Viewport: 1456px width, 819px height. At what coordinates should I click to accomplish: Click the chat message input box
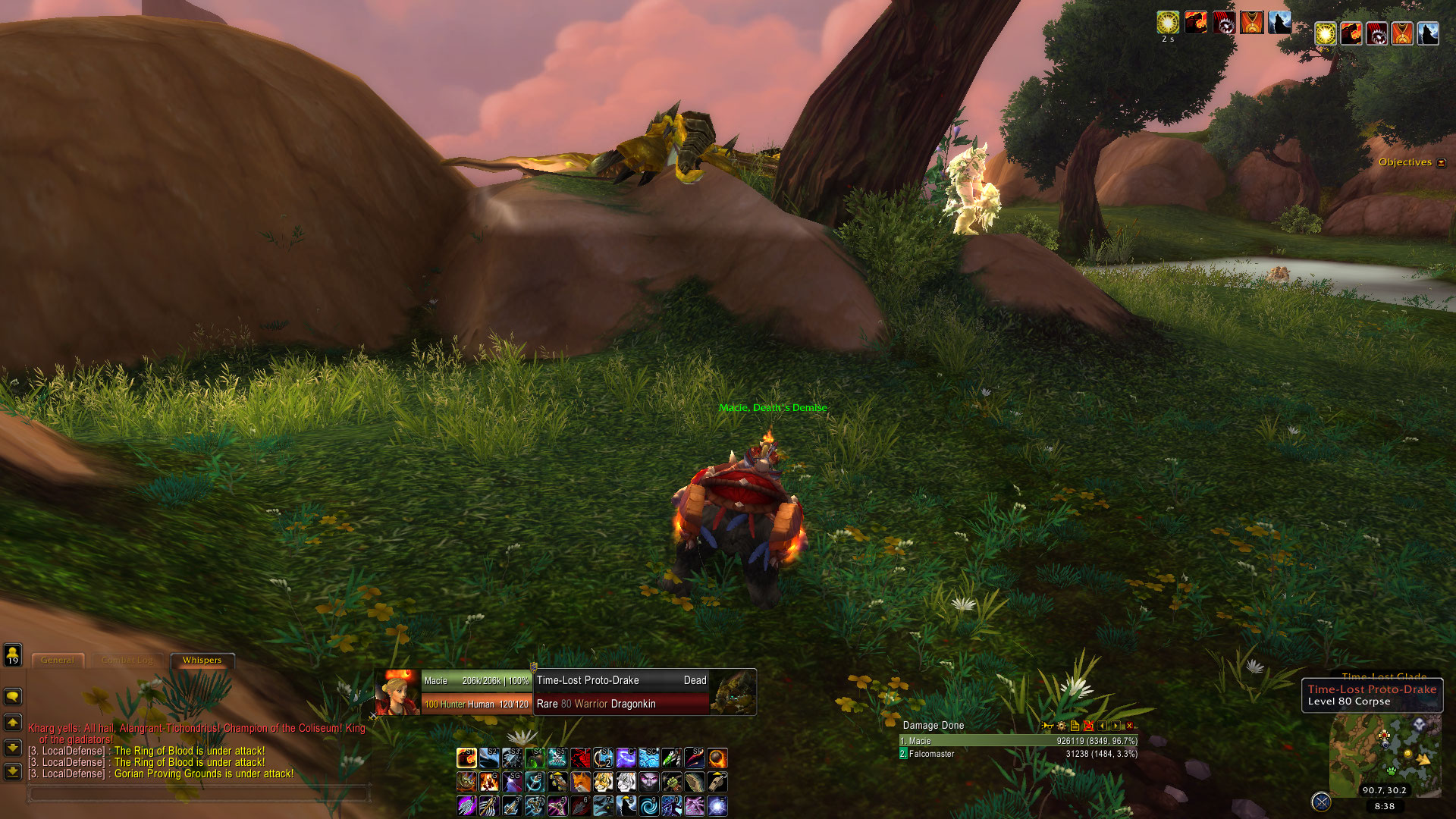(x=199, y=793)
